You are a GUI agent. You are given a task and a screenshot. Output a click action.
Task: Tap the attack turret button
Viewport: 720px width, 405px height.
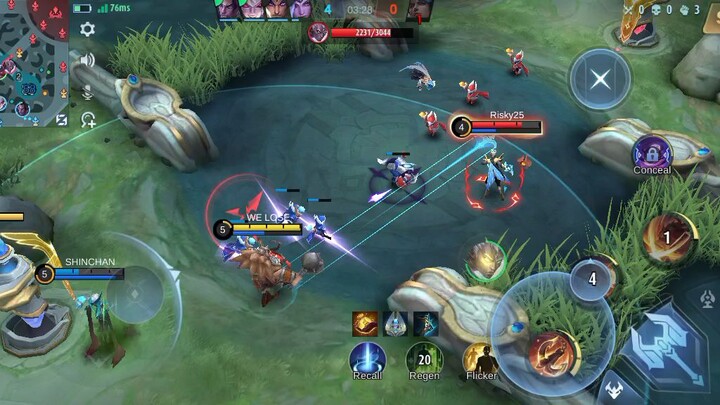707,298
